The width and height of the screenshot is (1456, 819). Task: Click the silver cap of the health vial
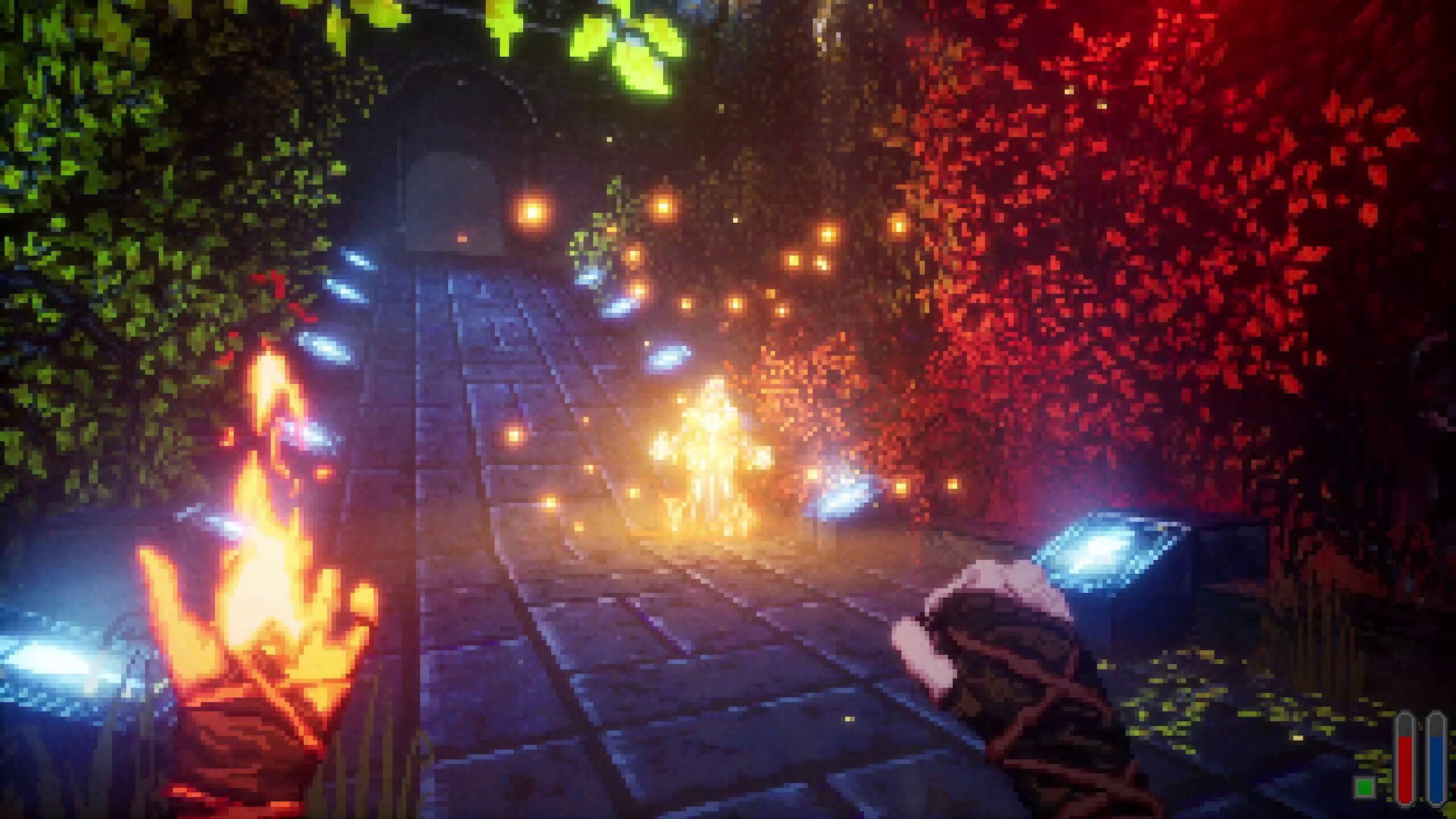(1405, 712)
